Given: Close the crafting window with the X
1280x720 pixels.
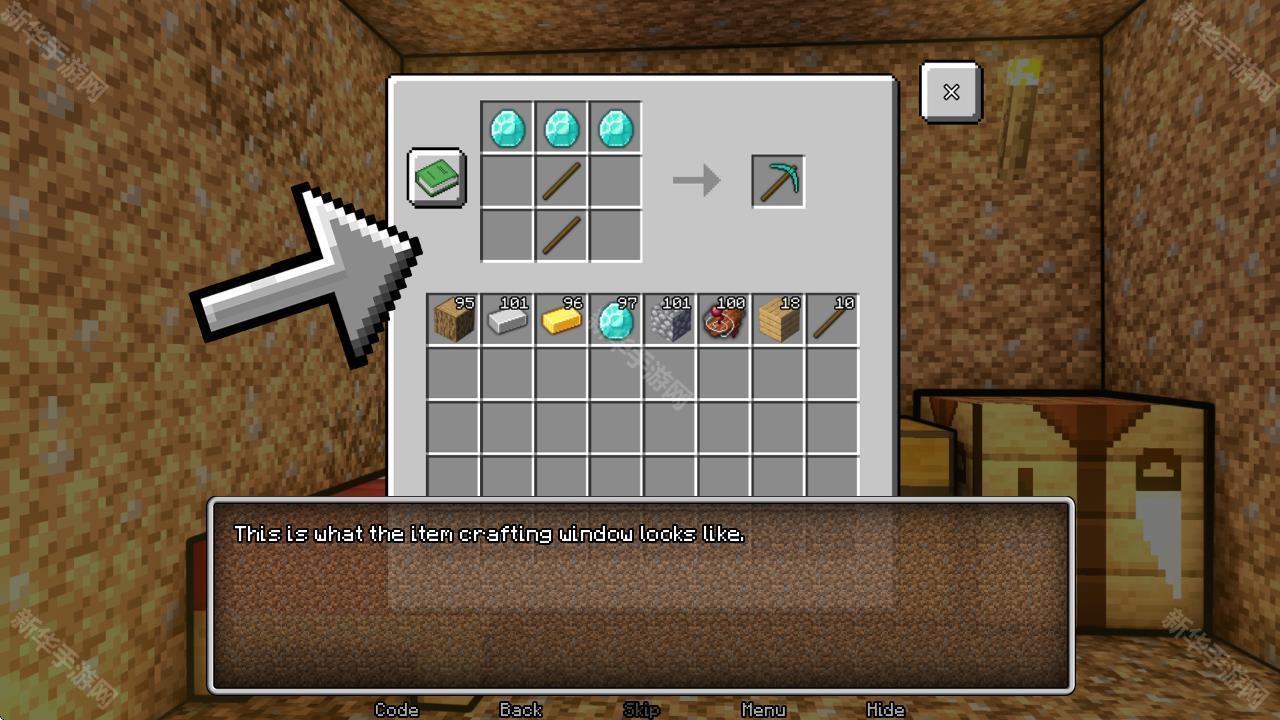Looking at the screenshot, I should tap(949, 92).
